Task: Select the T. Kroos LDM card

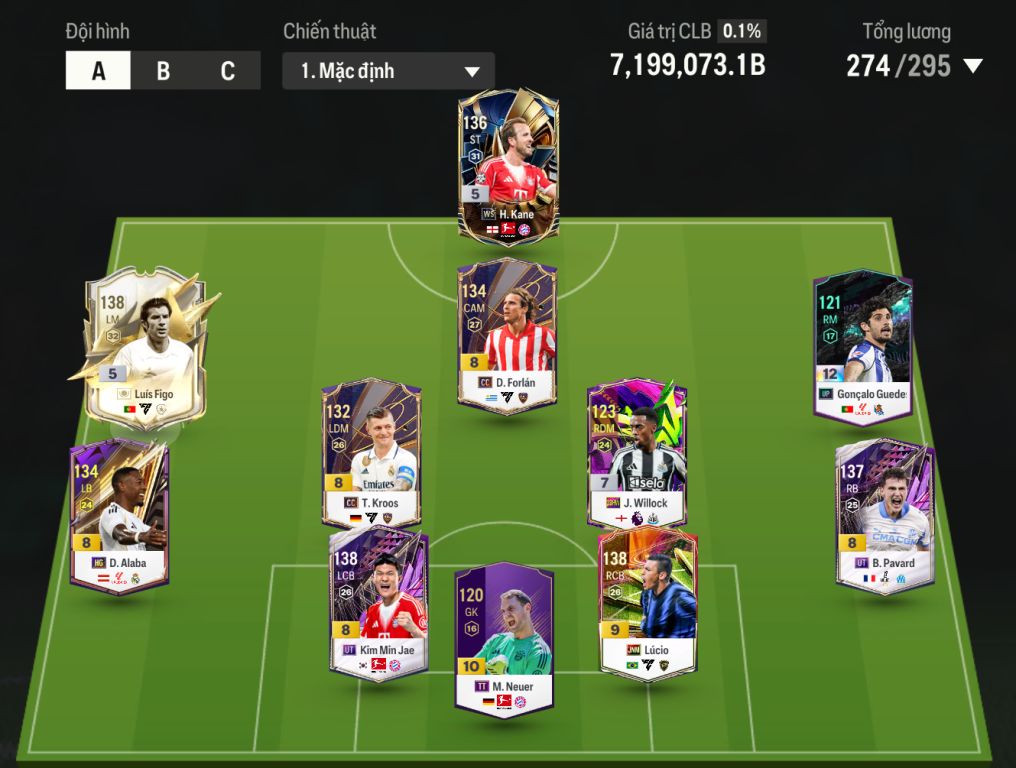Action: point(370,452)
